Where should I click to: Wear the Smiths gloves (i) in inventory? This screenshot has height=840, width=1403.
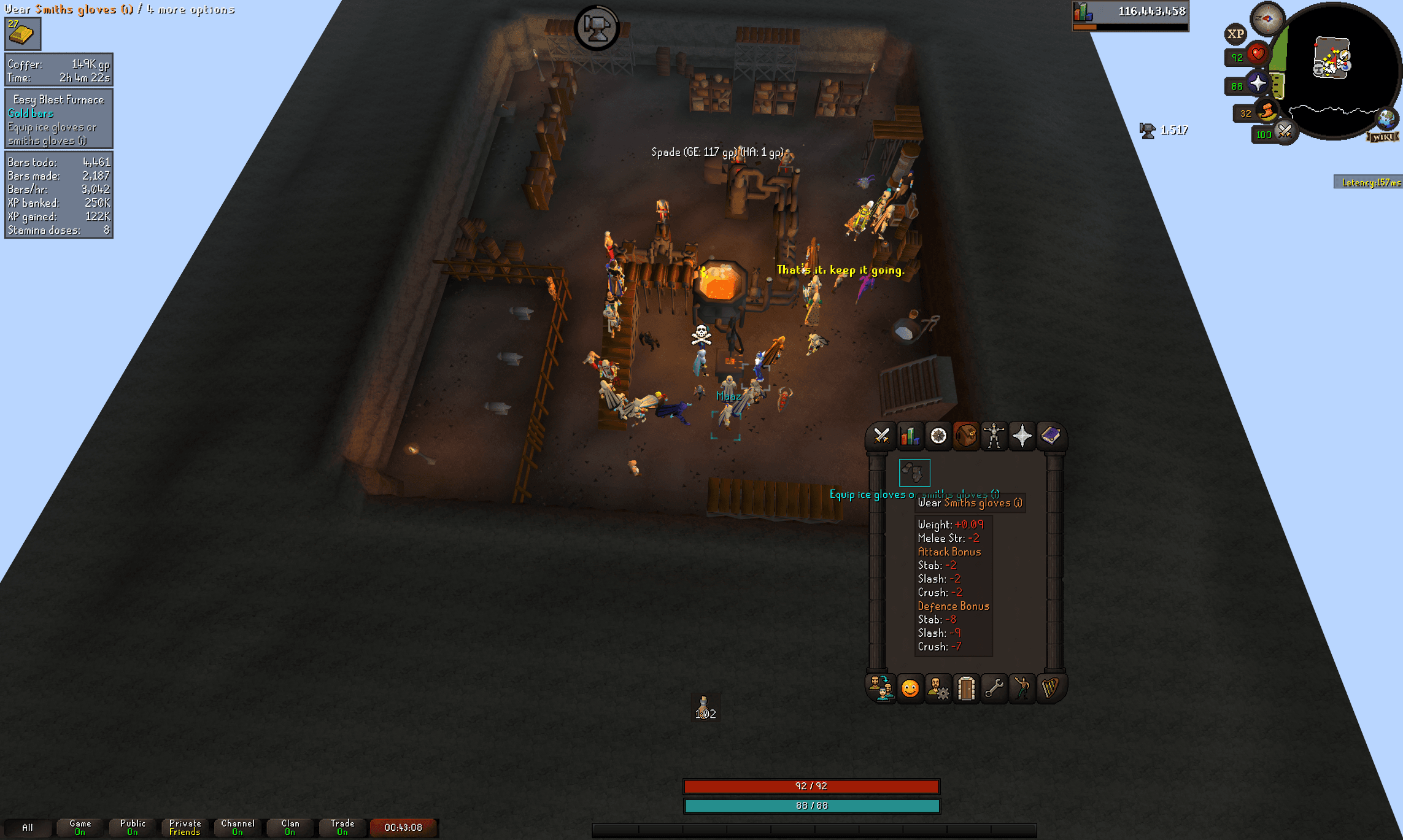click(914, 472)
